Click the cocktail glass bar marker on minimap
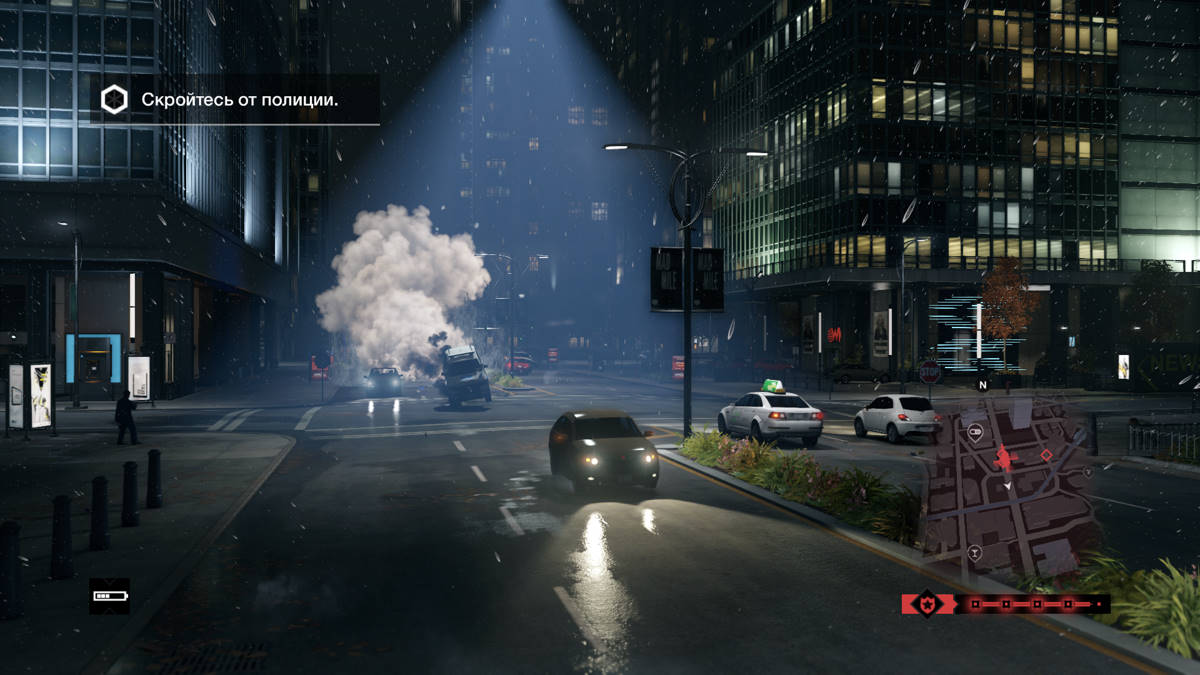1200x675 pixels. (x=975, y=552)
